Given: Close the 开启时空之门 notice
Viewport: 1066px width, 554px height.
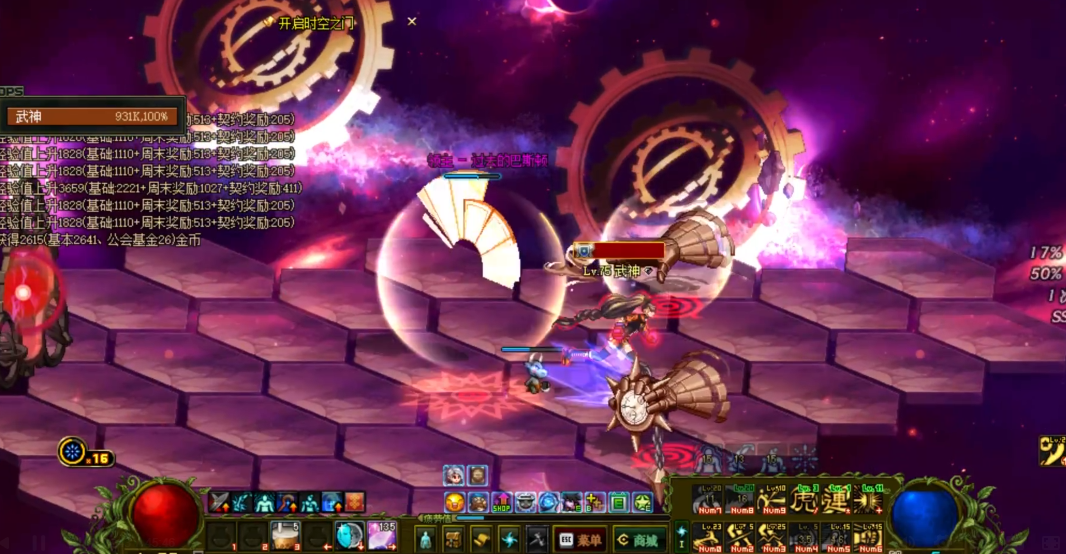Looking at the screenshot, I should (412, 21).
